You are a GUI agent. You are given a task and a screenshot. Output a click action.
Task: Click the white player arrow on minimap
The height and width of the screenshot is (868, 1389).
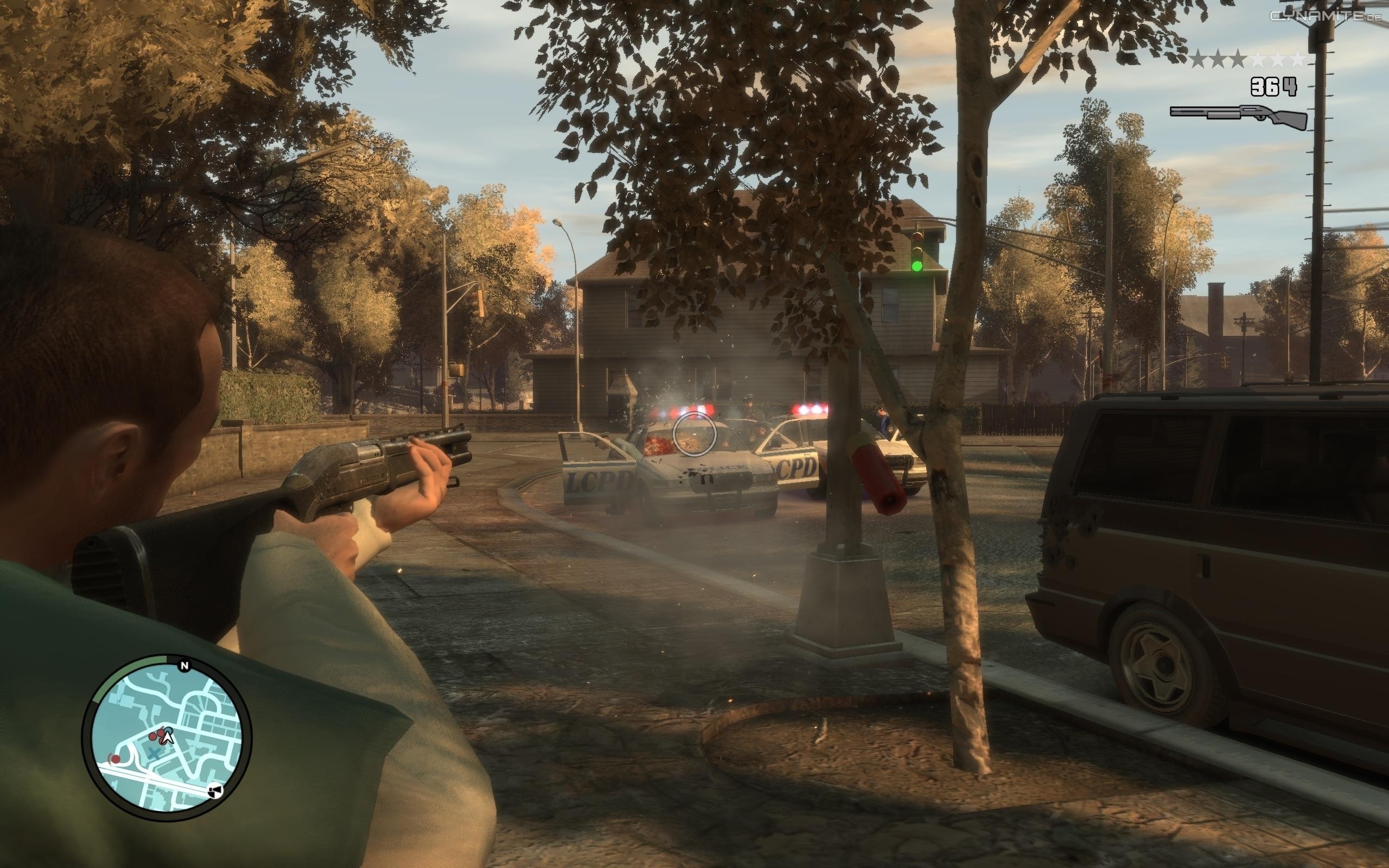point(168,737)
